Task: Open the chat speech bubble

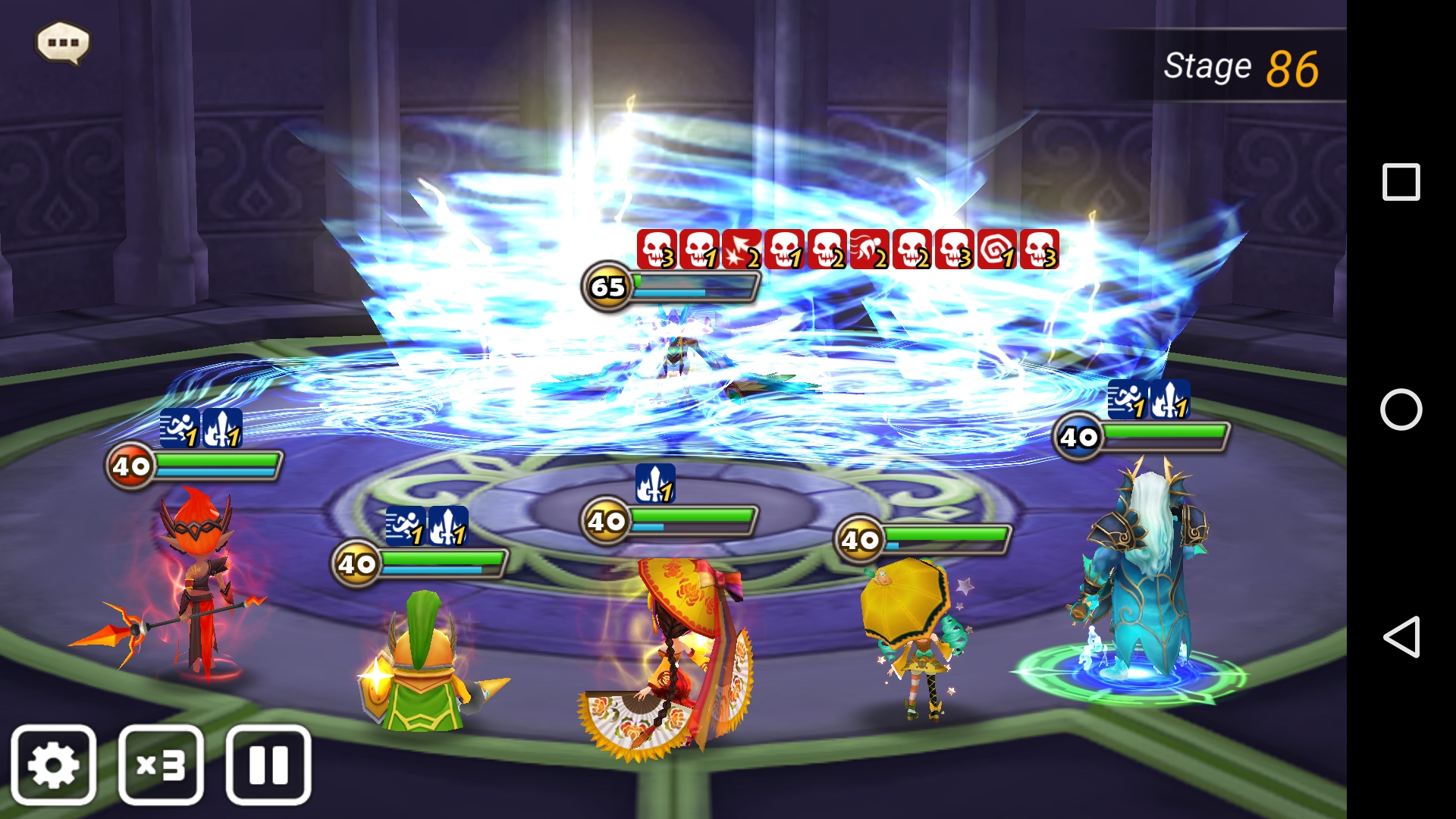Action: (x=63, y=42)
